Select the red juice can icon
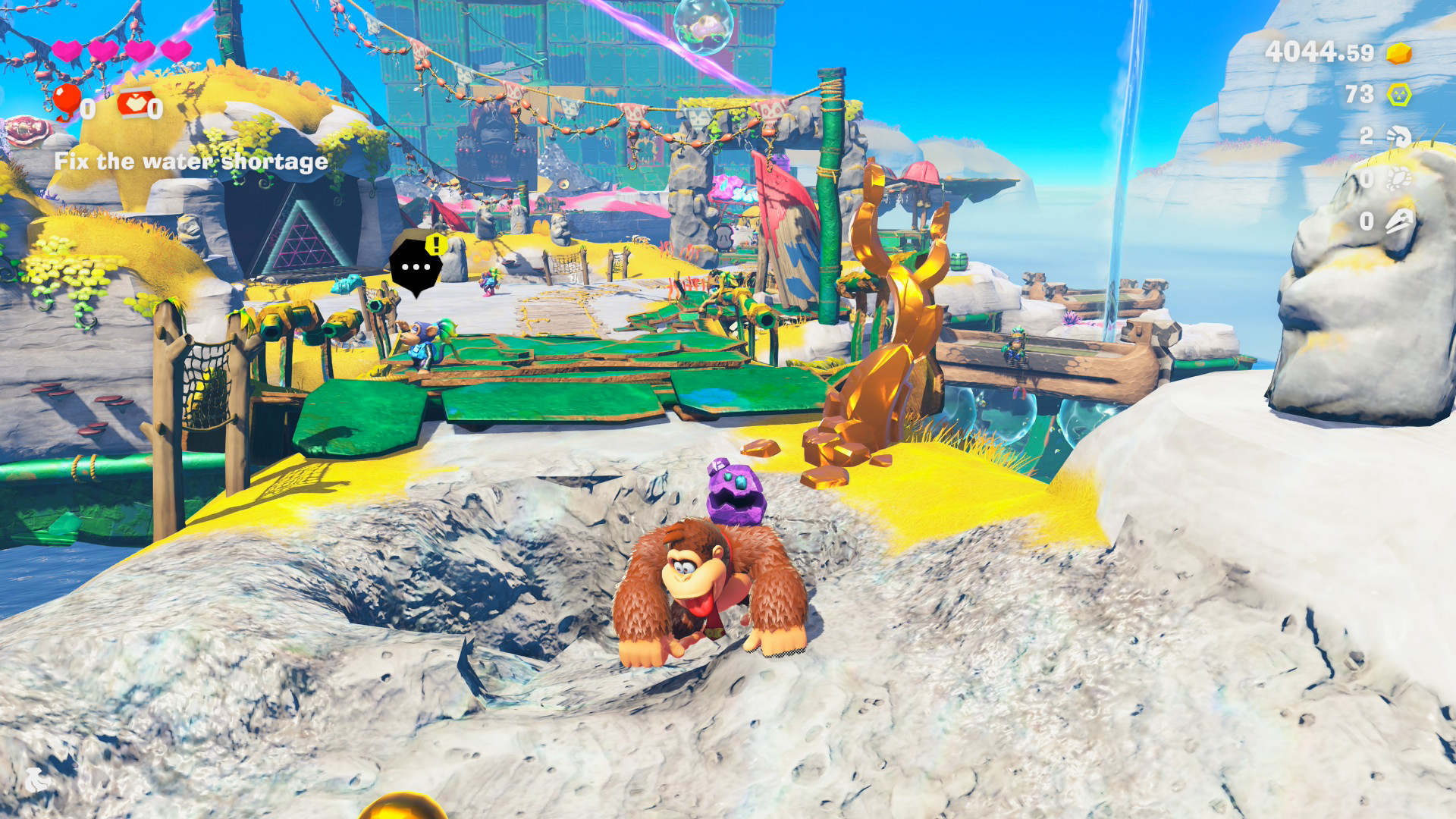1456x819 pixels. tap(134, 103)
